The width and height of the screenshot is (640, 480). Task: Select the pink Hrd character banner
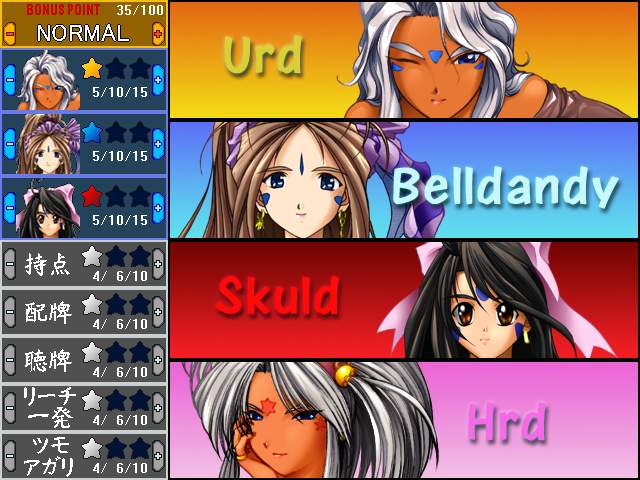pyautogui.click(x=404, y=420)
